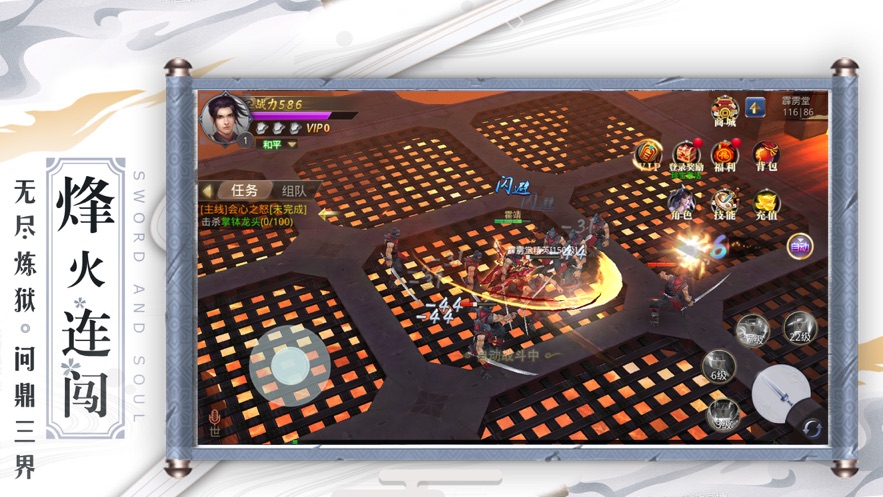Image resolution: width=883 pixels, height=497 pixels.
Task: Toggle the 自动 auto-battle button
Action: pos(799,245)
